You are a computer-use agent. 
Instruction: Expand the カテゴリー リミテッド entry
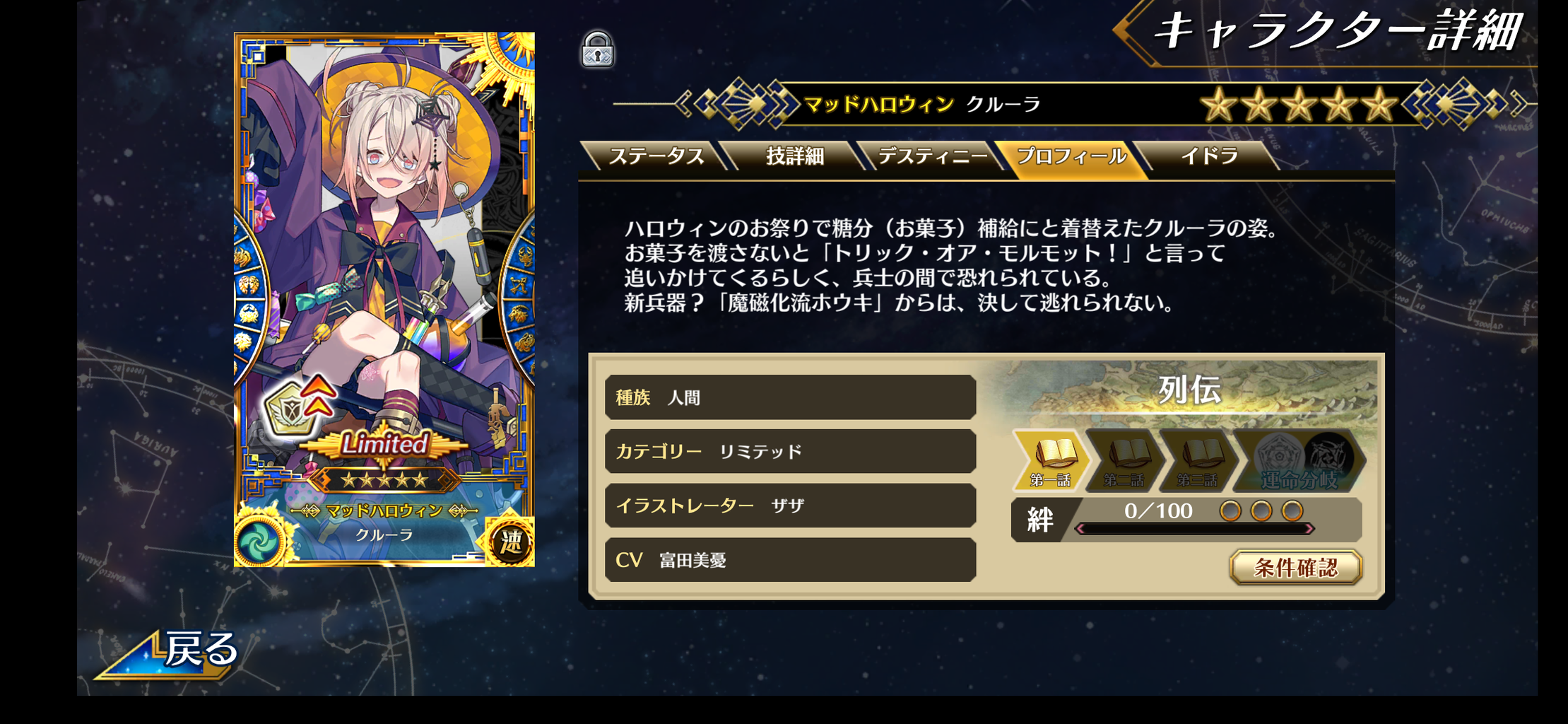tap(789, 452)
